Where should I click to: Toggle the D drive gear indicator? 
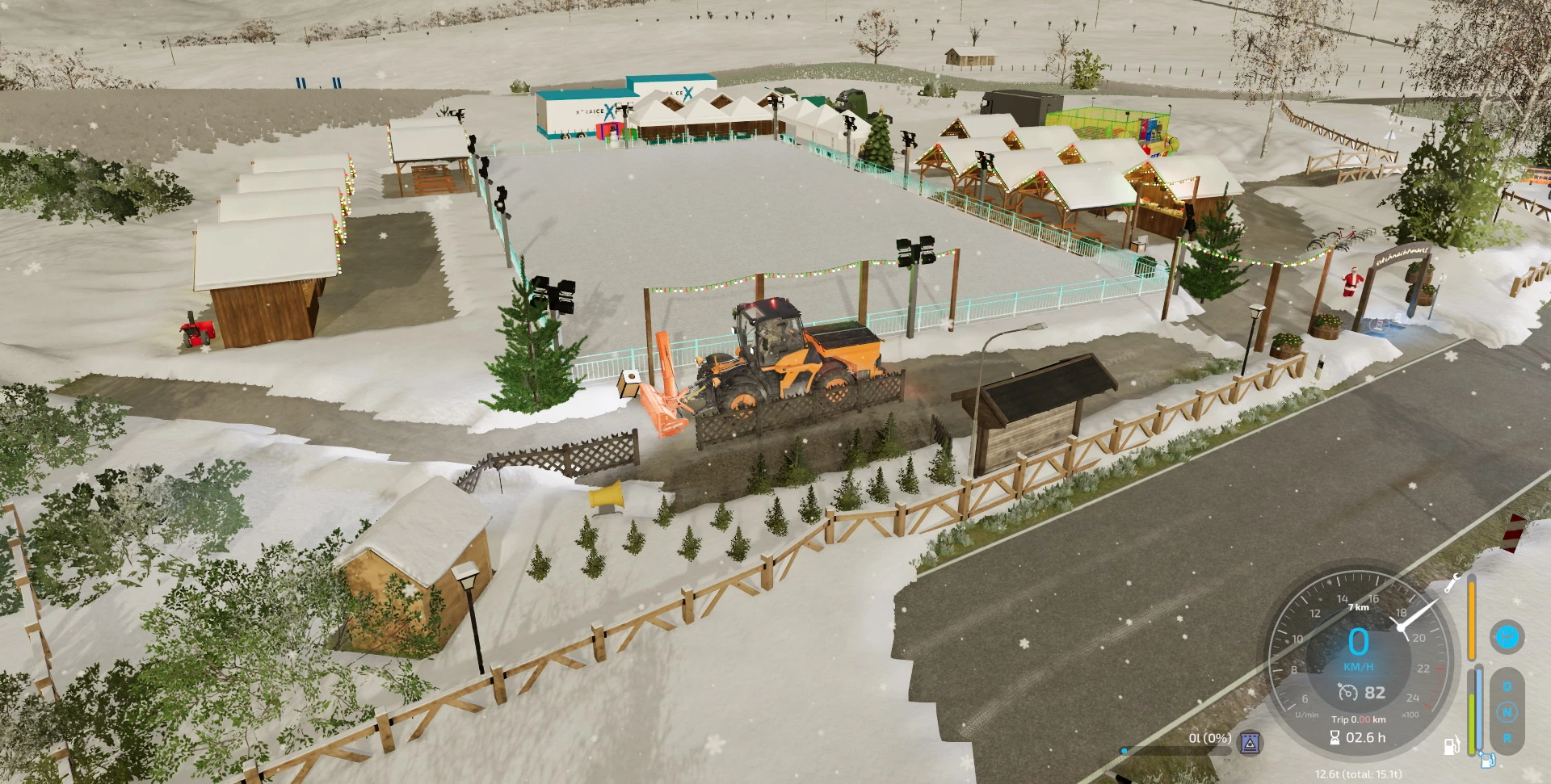(x=1508, y=685)
